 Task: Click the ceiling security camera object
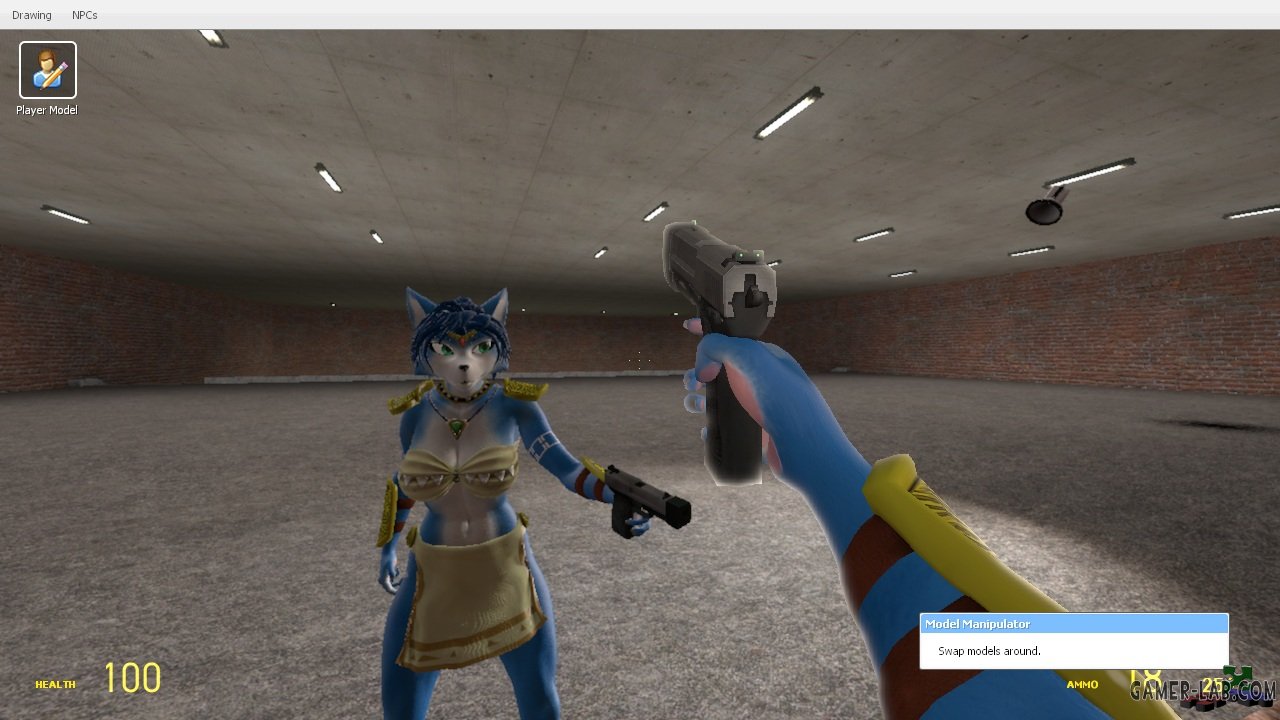click(1040, 210)
